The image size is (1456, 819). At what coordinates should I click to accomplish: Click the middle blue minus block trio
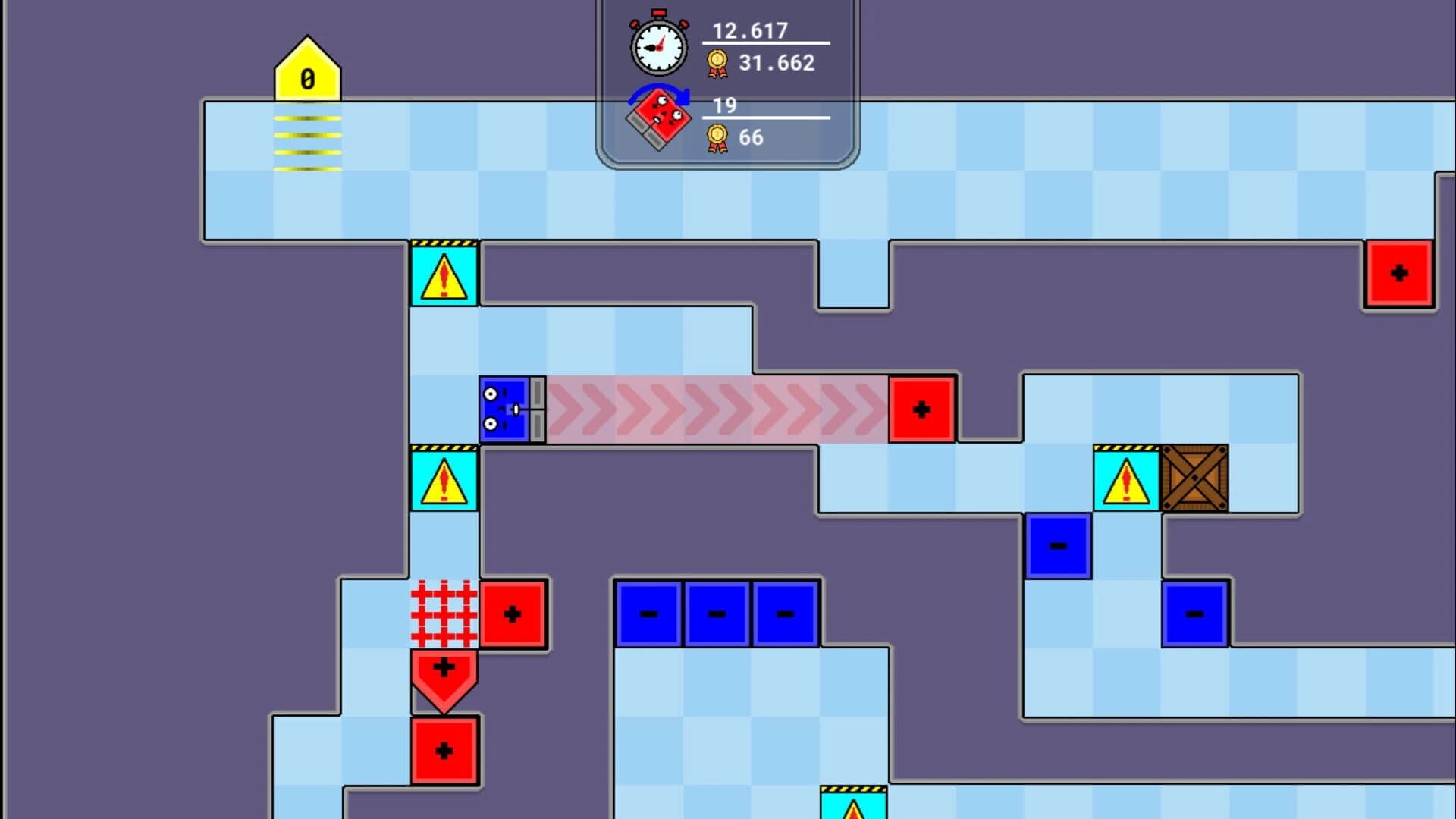[716, 613]
